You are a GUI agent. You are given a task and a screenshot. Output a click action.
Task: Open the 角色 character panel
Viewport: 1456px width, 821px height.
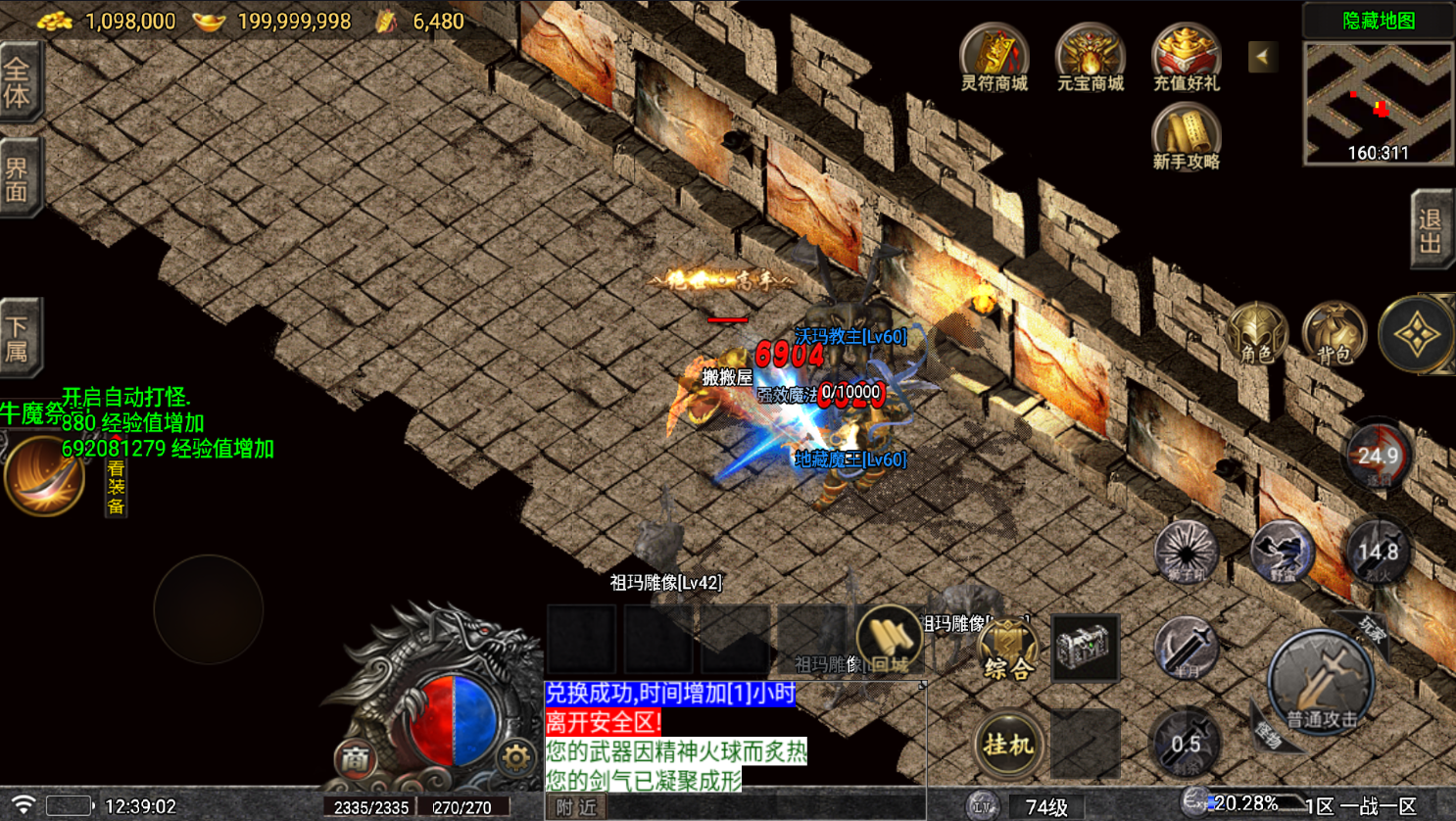point(1257,335)
